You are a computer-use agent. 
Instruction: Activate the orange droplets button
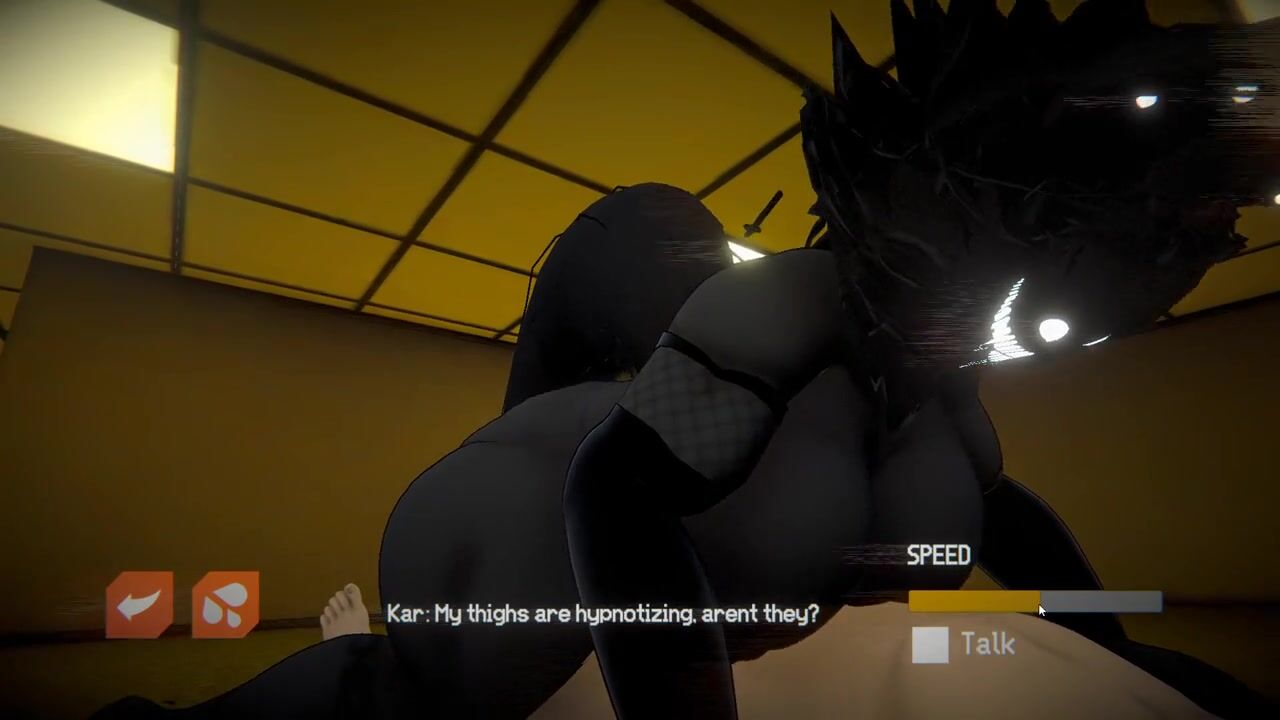[225, 604]
